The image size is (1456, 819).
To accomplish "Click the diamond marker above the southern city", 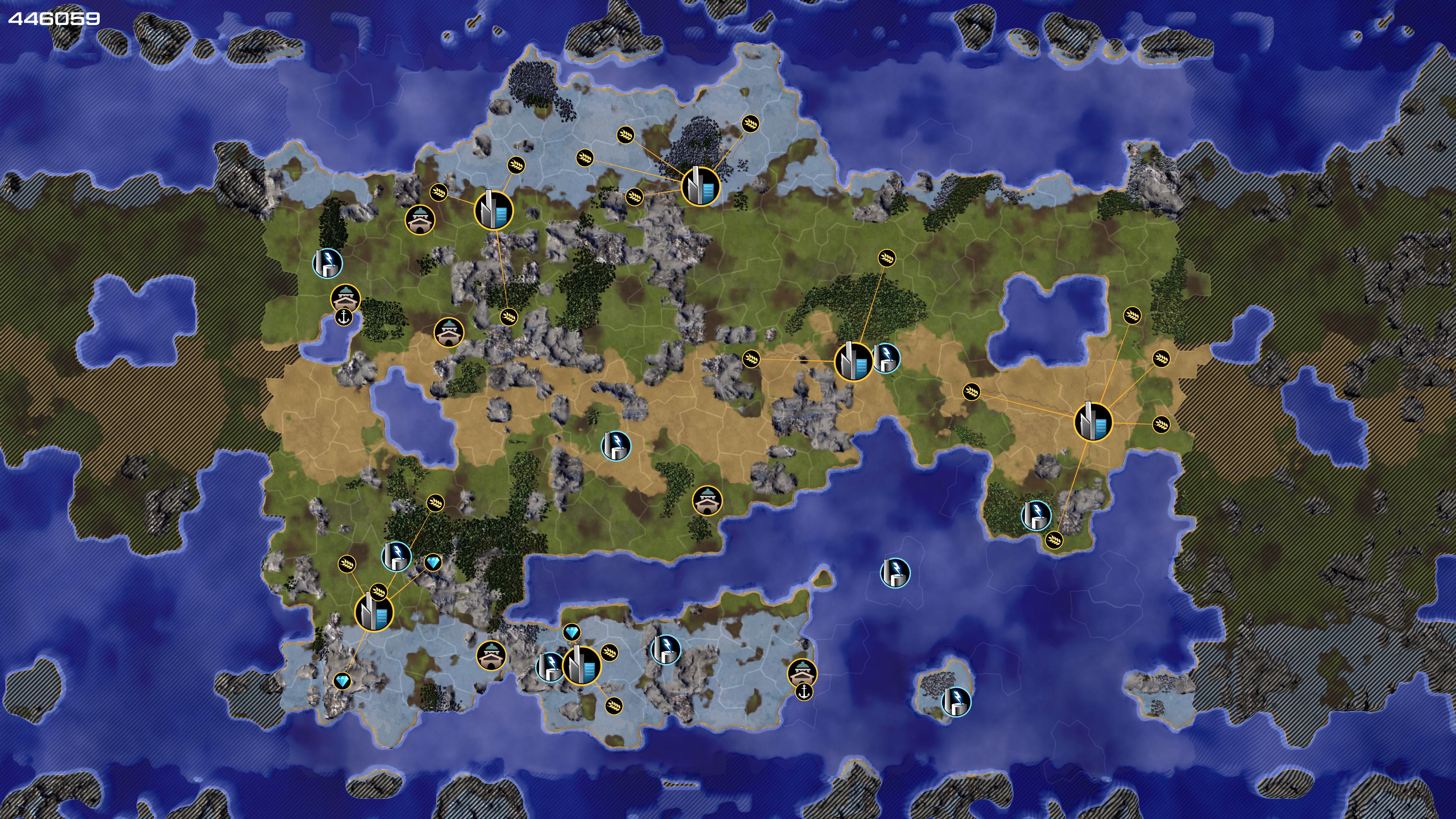I will [572, 632].
